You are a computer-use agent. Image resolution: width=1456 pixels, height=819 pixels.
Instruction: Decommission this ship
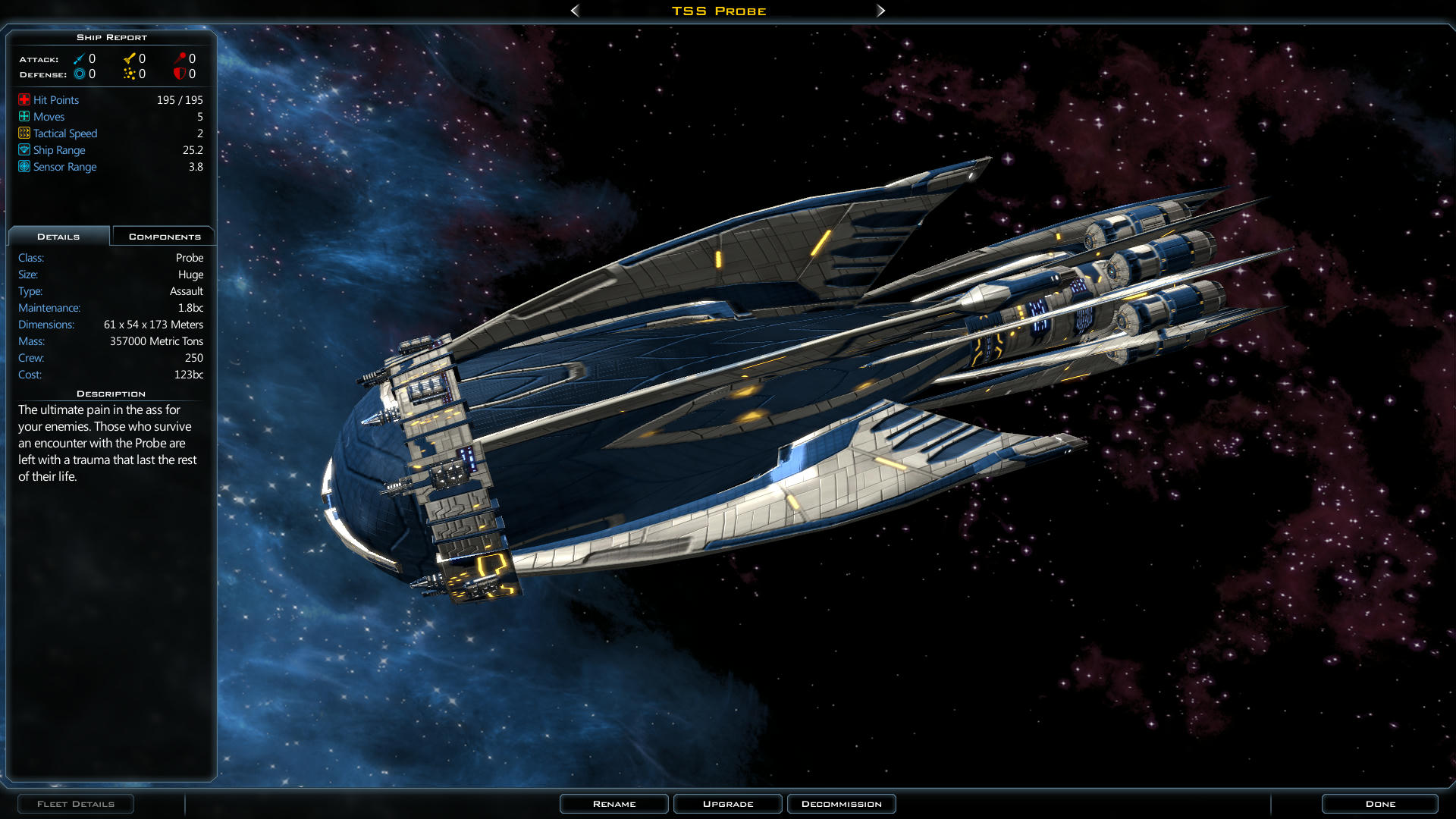(x=842, y=804)
